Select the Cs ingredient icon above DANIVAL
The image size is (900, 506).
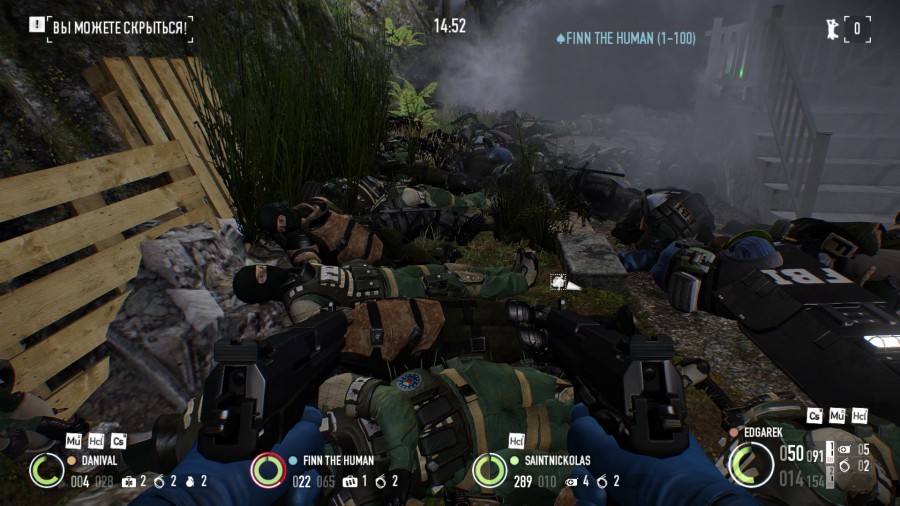(x=118, y=440)
